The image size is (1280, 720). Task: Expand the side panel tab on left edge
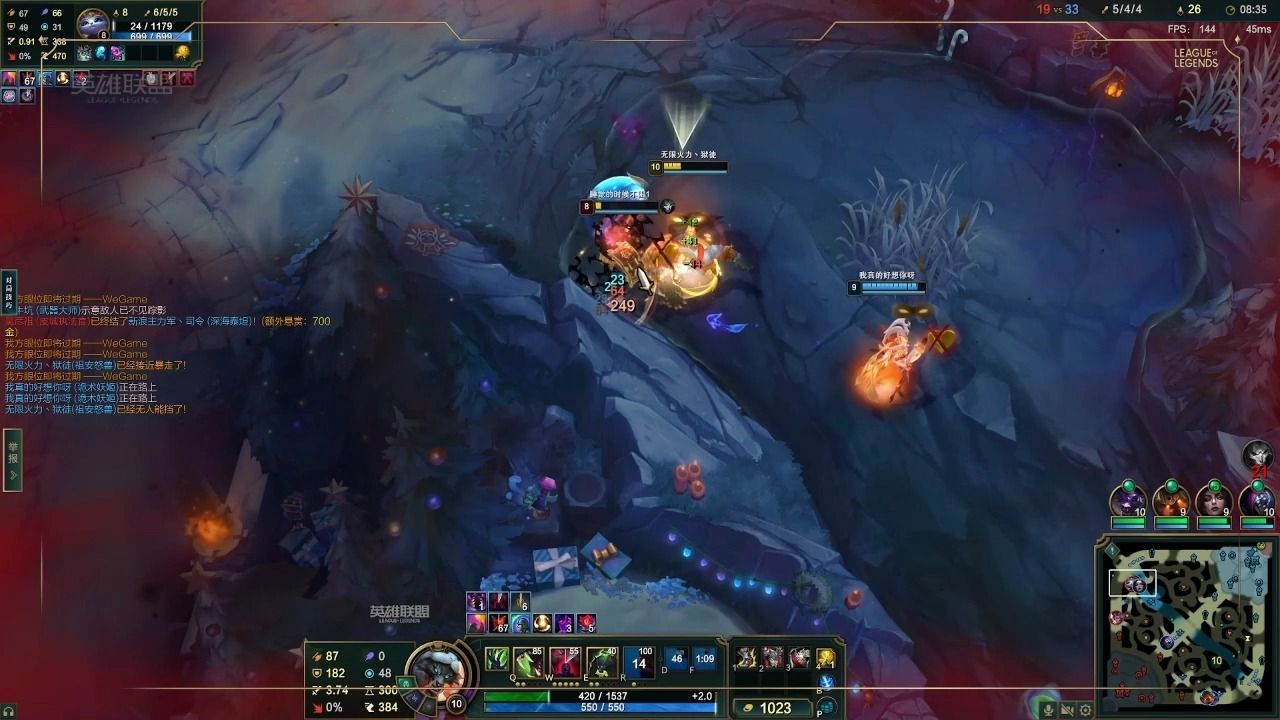pyautogui.click(x=12, y=461)
